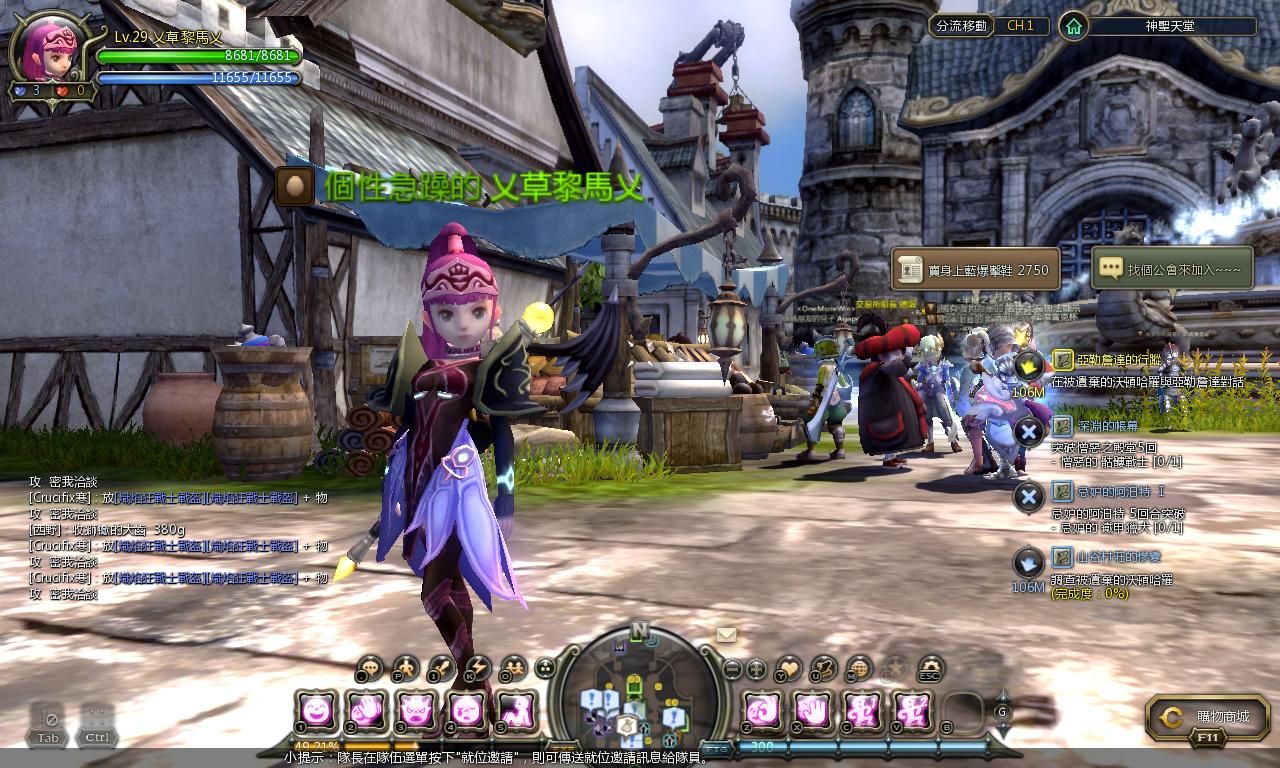Click the 找個公會來加入 chat bubble

[x=1172, y=270]
